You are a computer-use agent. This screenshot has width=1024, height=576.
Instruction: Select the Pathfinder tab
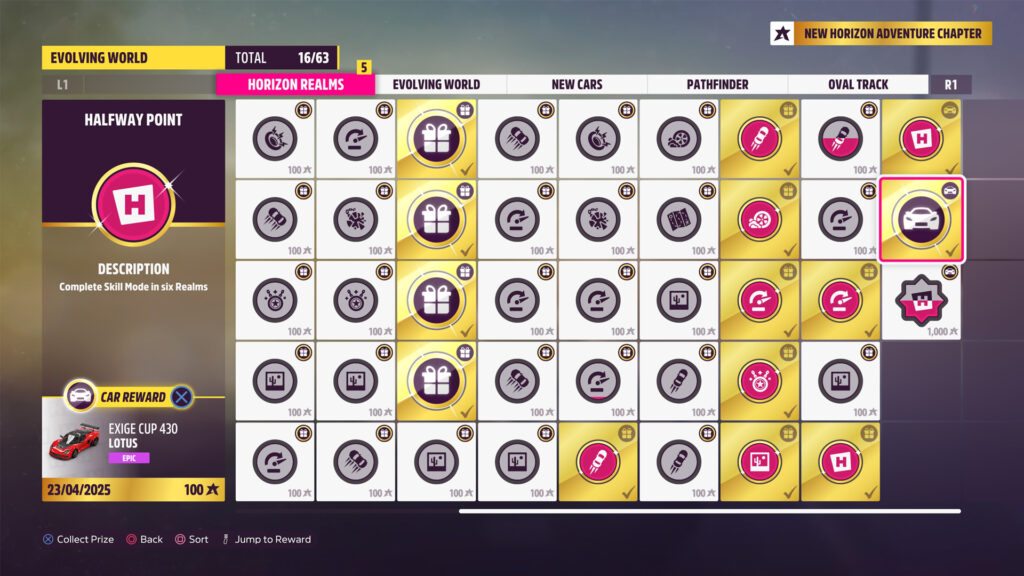click(x=717, y=85)
